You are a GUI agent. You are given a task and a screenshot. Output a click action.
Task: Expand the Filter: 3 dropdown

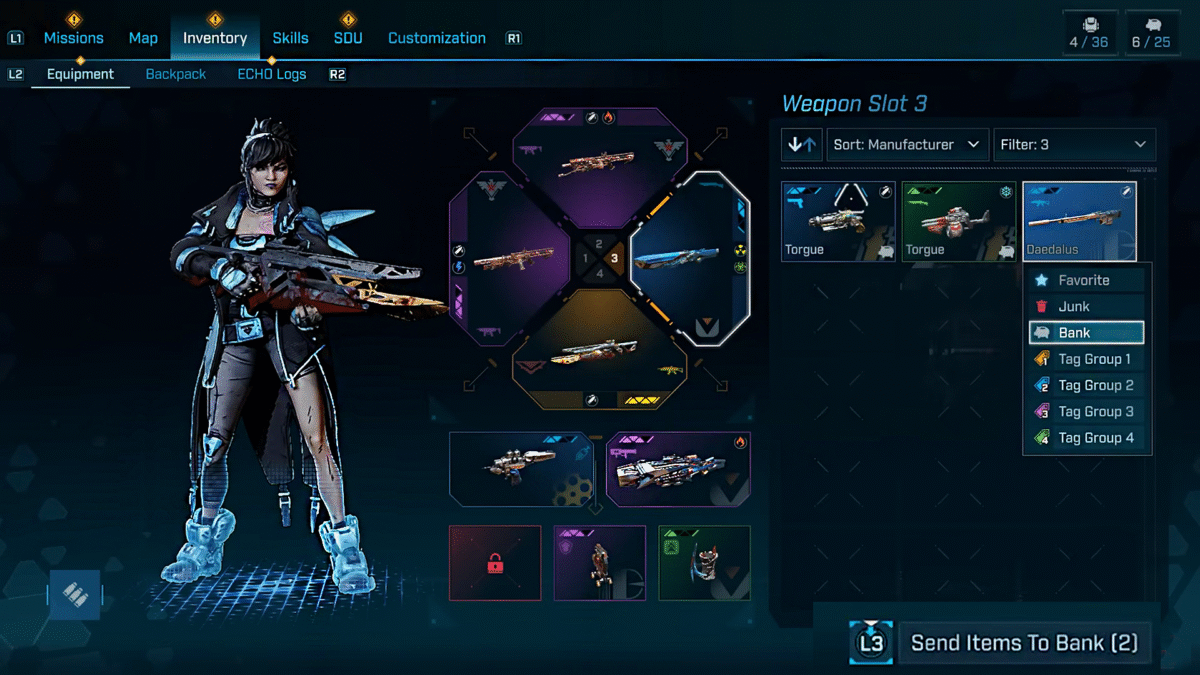point(1074,145)
